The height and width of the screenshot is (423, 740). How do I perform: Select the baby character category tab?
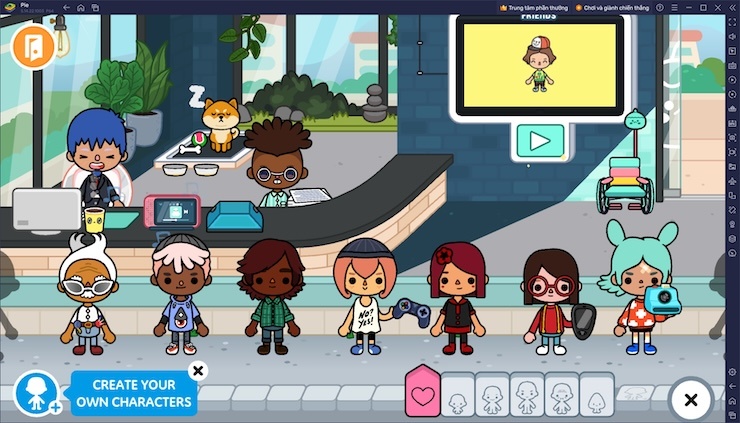(x=457, y=395)
